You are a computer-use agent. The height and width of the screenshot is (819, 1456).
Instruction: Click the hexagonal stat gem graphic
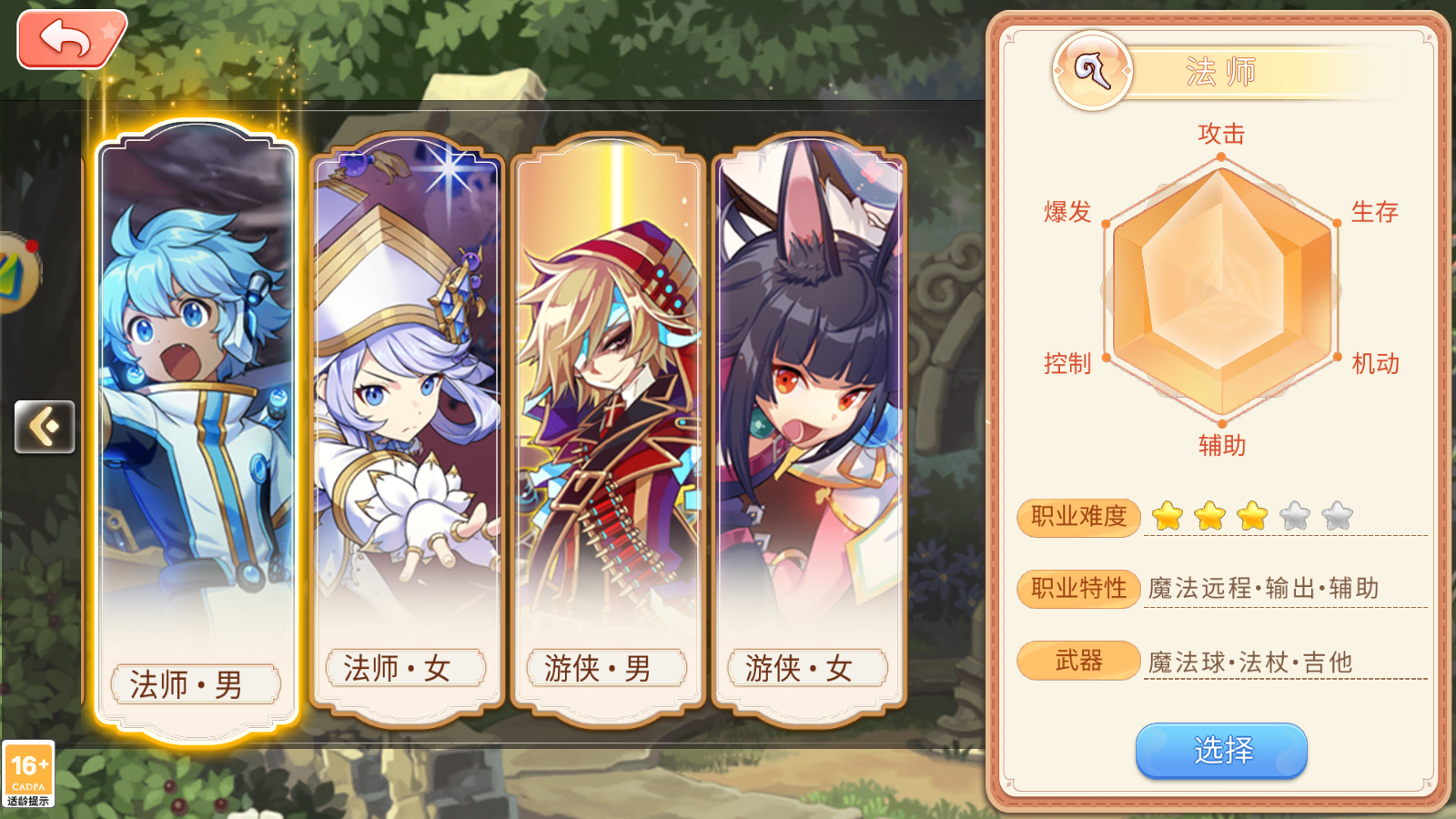tap(1221, 291)
